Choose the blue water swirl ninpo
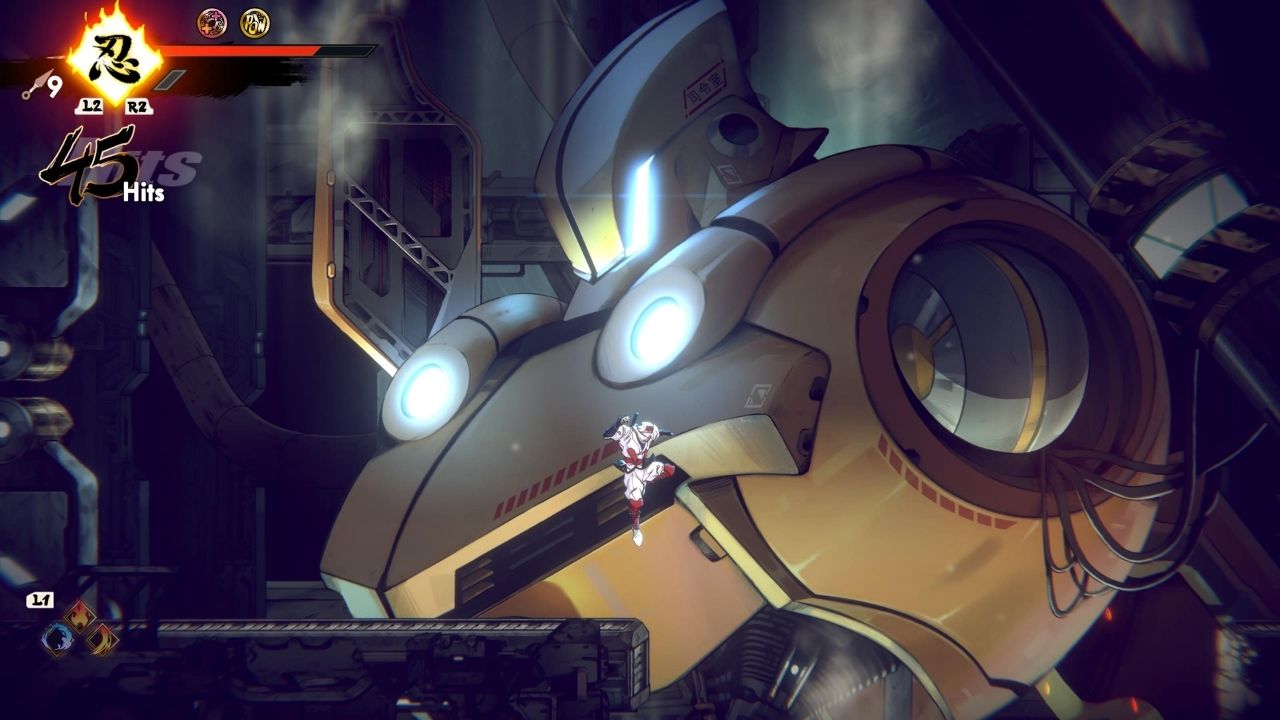The width and height of the screenshot is (1280, 720). [57, 638]
